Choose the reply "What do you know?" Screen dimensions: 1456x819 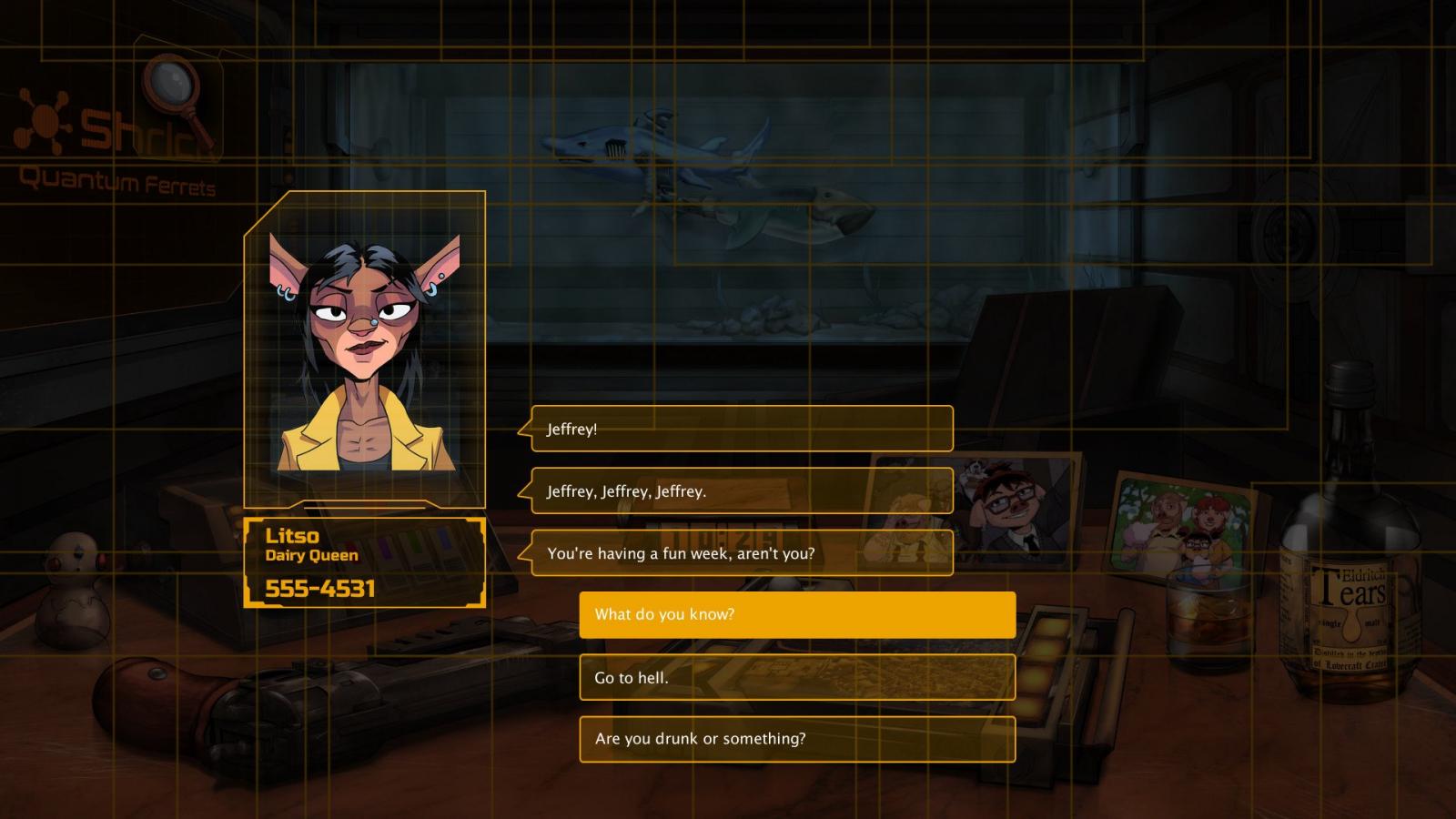pos(797,615)
